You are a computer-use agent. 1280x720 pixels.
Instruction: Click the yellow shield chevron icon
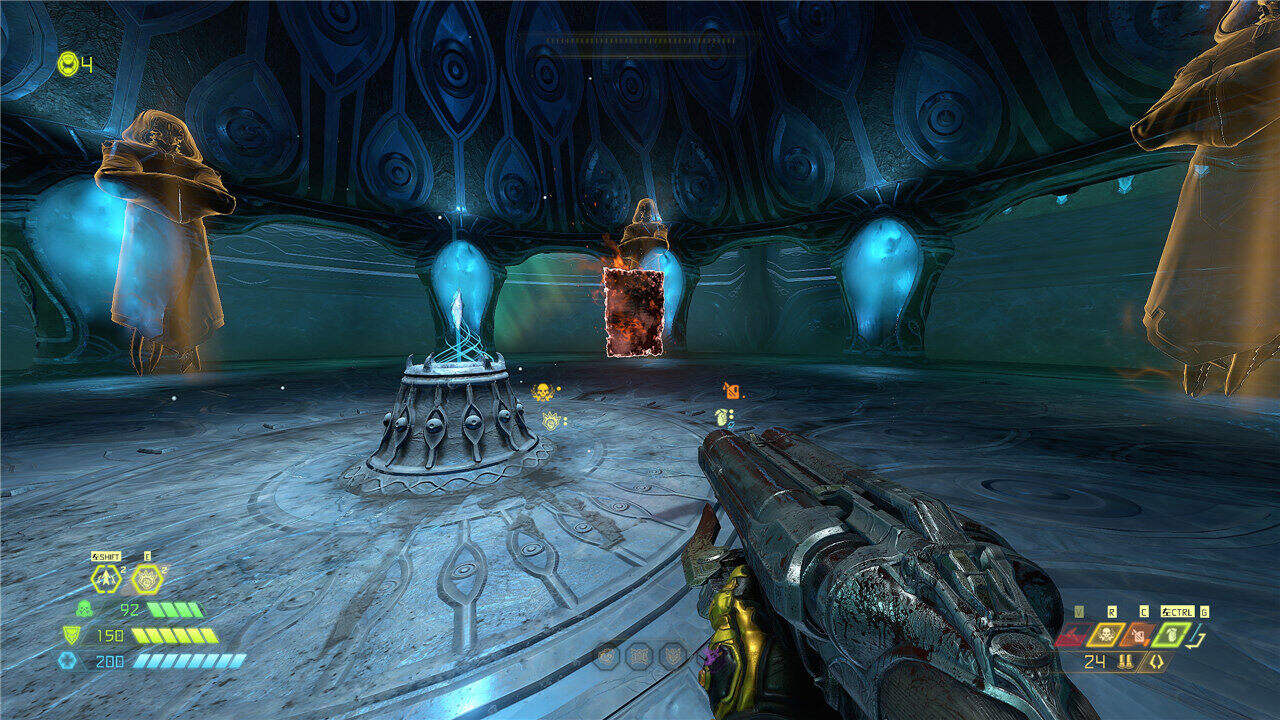coord(71,634)
